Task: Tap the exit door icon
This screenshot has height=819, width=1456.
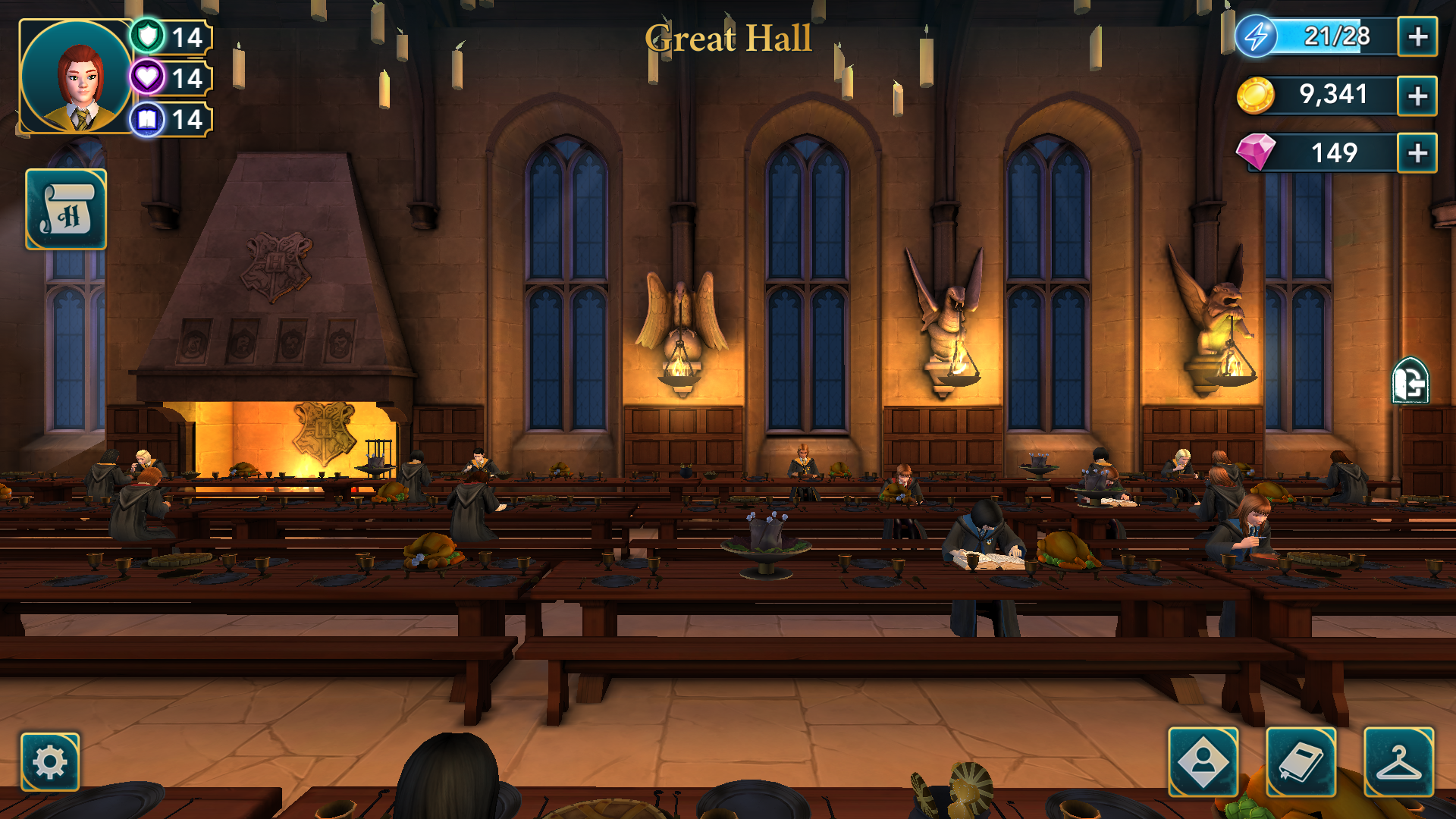Action: 1410,381
